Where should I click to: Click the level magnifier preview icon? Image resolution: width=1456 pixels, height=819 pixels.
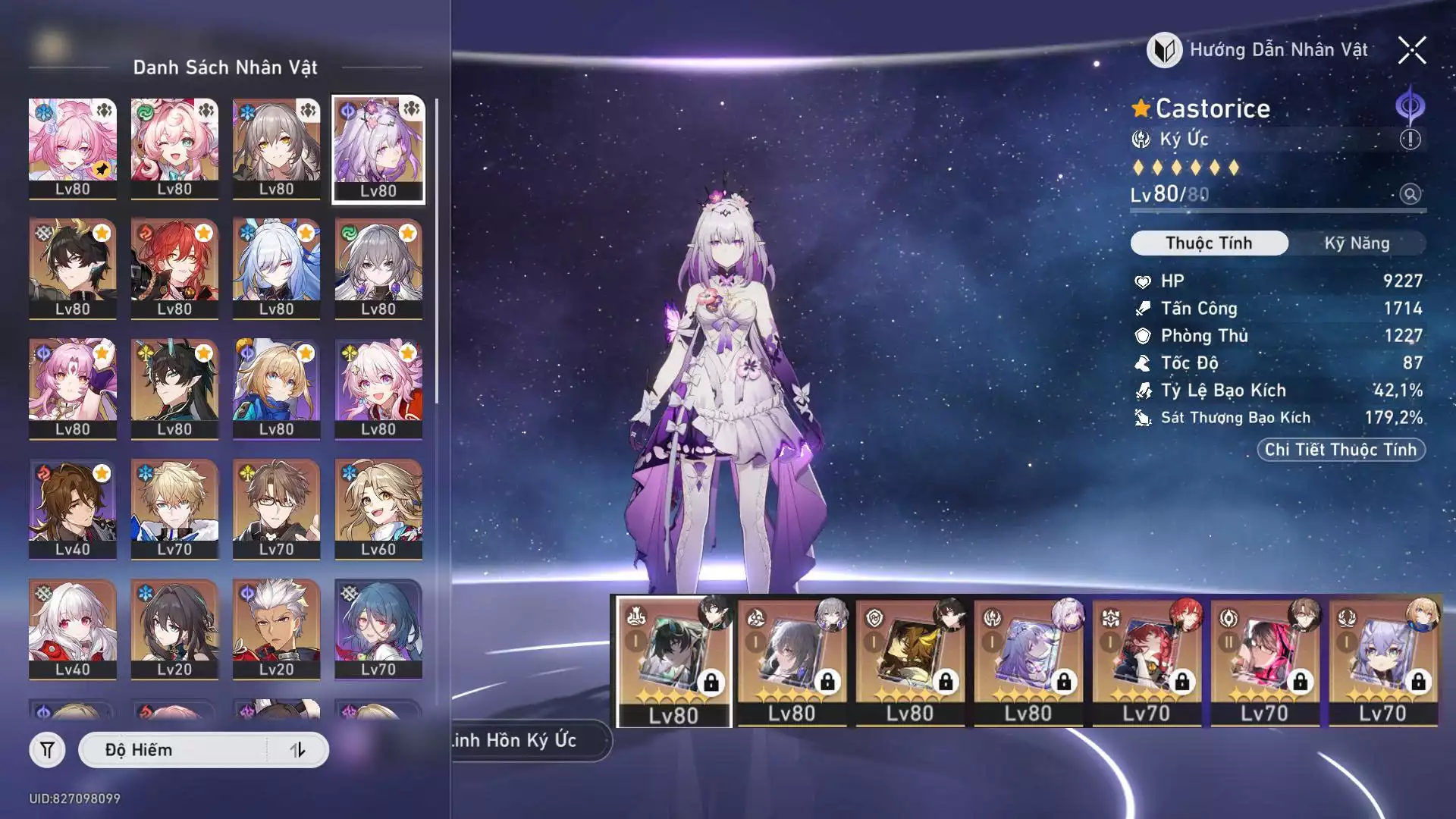(1410, 194)
